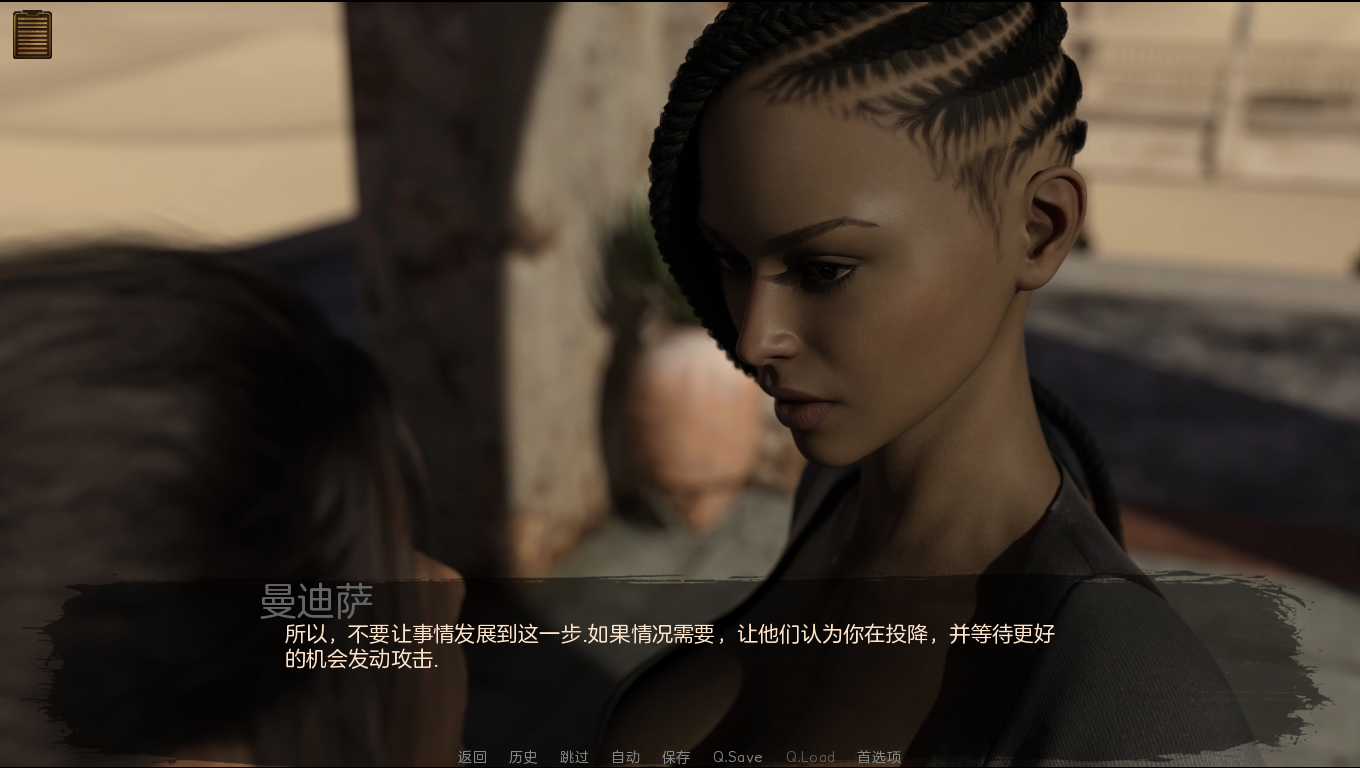
Task: Advance 曼迪萨's dialogue by clicking the text box
Action: point(660,645)
